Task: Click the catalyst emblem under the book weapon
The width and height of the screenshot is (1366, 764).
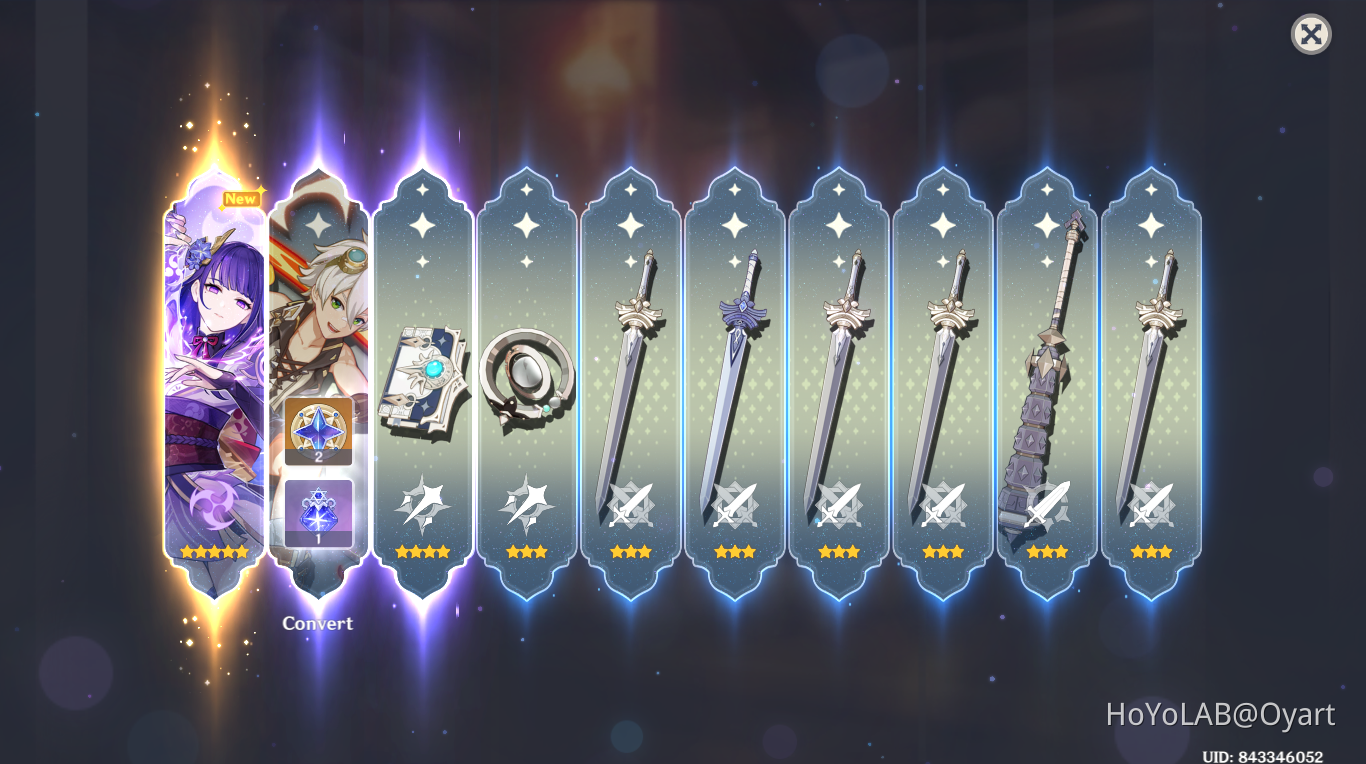Action: tap(424, 505)
